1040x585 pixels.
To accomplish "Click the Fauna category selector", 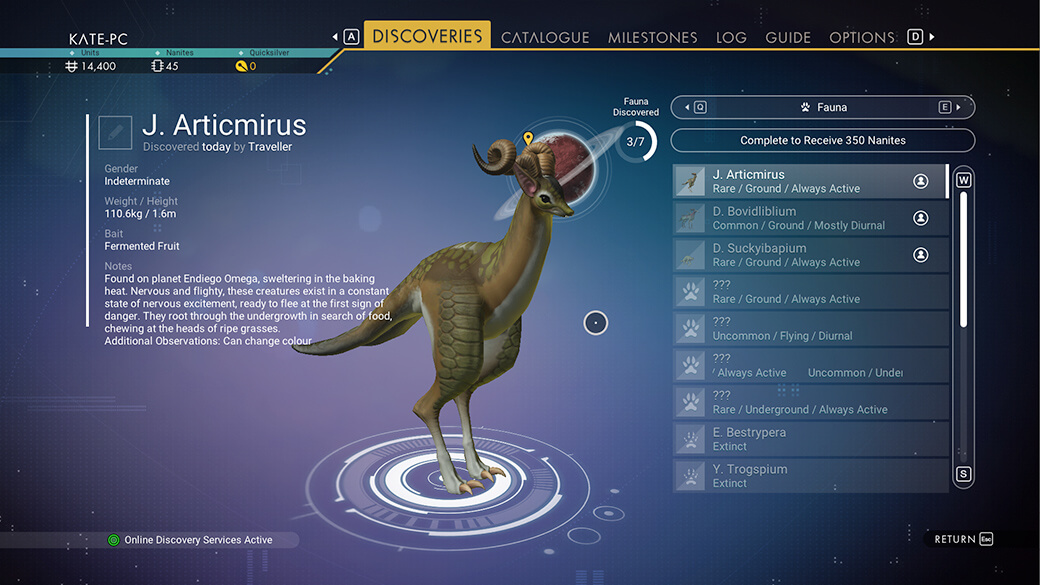I will pos(822,107).
